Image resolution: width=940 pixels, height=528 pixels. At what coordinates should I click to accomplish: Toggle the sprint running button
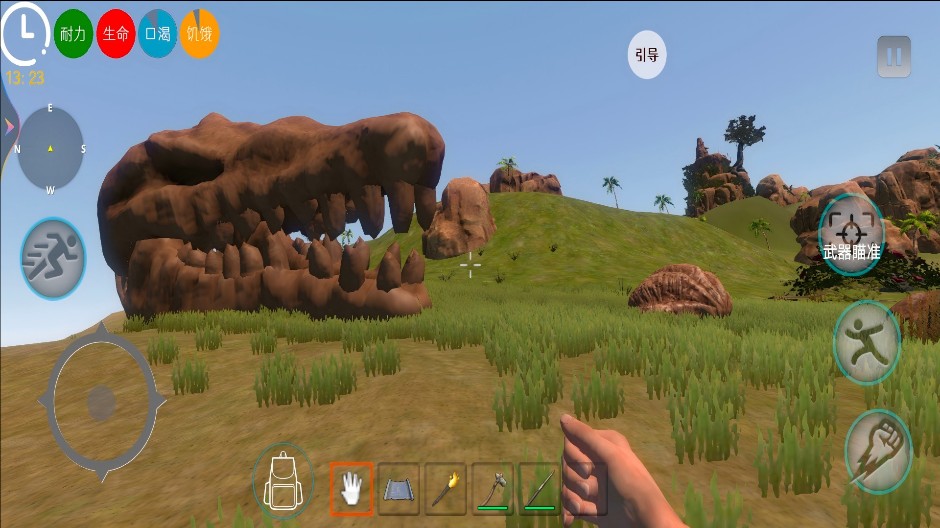(x=53, y=259)
